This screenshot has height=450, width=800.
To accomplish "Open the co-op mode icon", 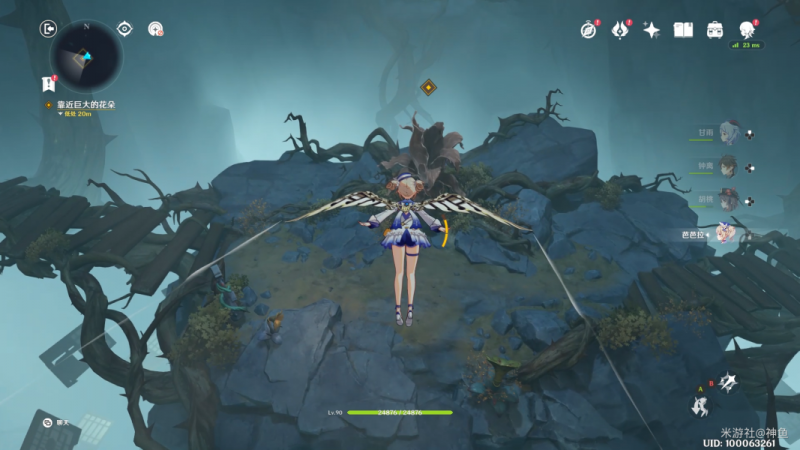I will point(156,29).
